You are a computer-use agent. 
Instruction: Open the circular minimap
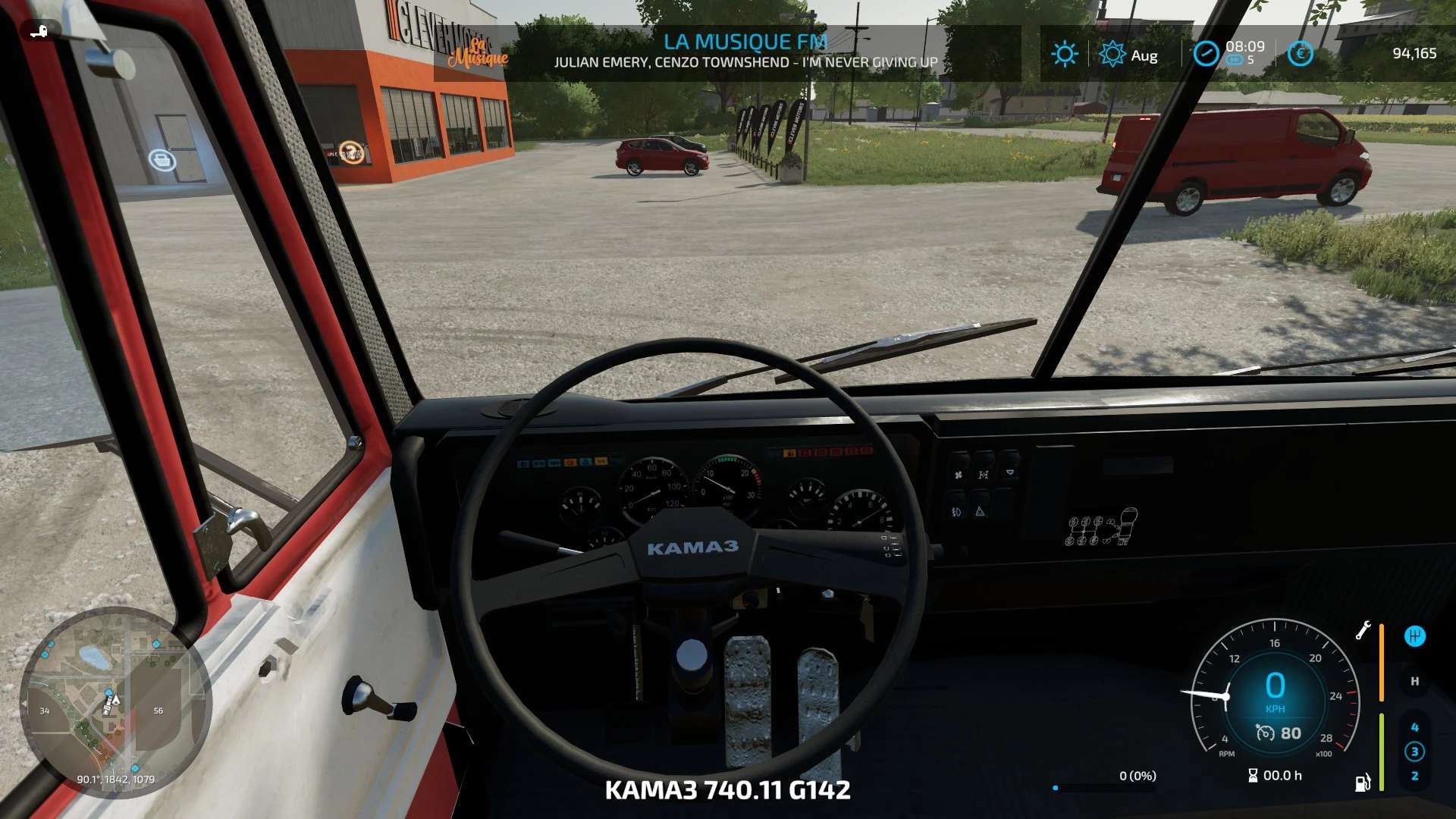pyautogui.click(x=115, y=702)
